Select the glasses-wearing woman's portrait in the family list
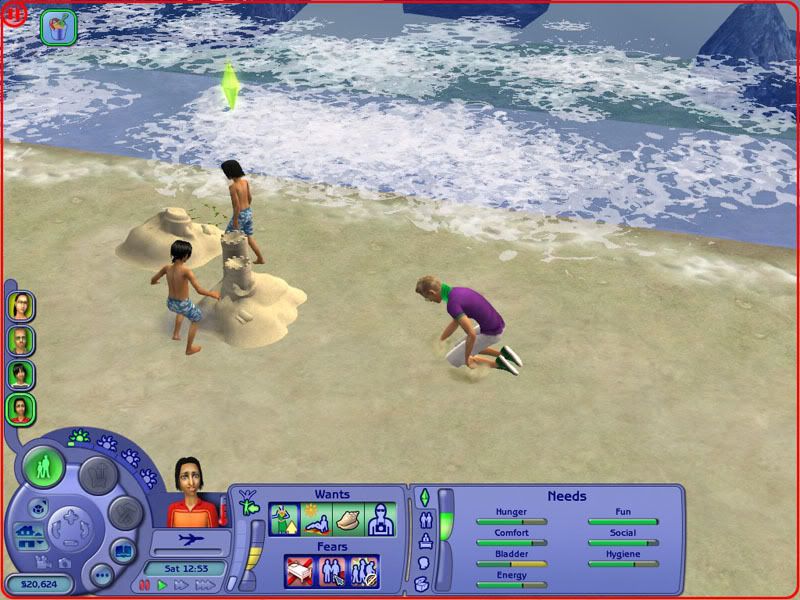The height and width of the screenshot is (600, 800). tap(21, 306)
